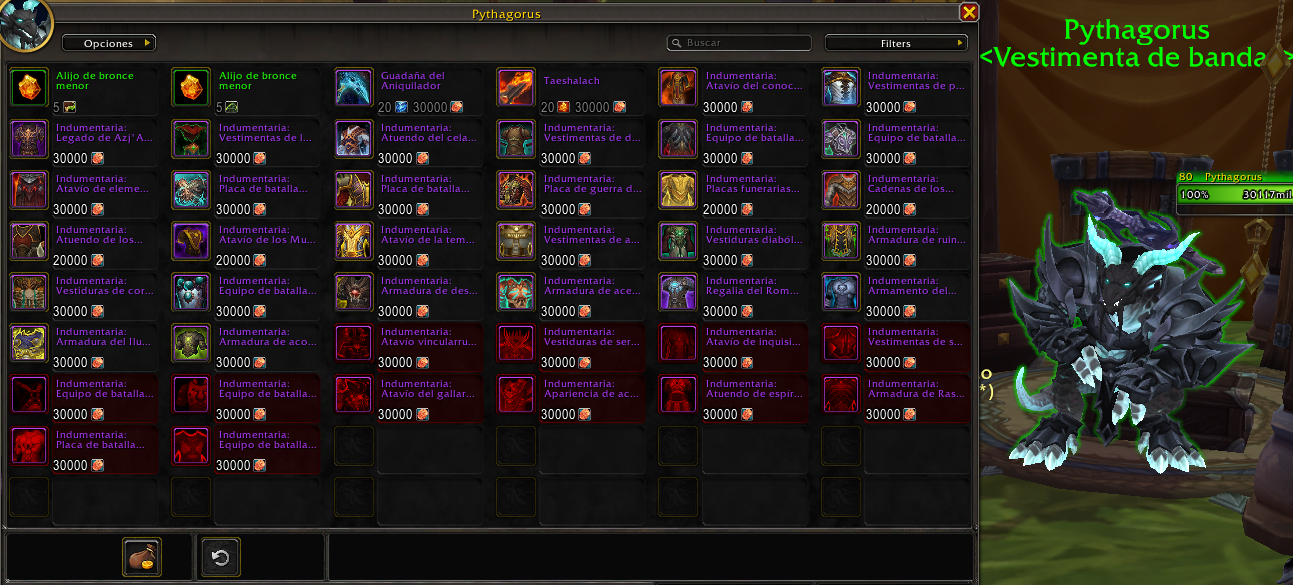The height and width of the screenshot is (585, 1293).
Task: Click the circular arrow refresh button
Action: [x=221, y=557]
